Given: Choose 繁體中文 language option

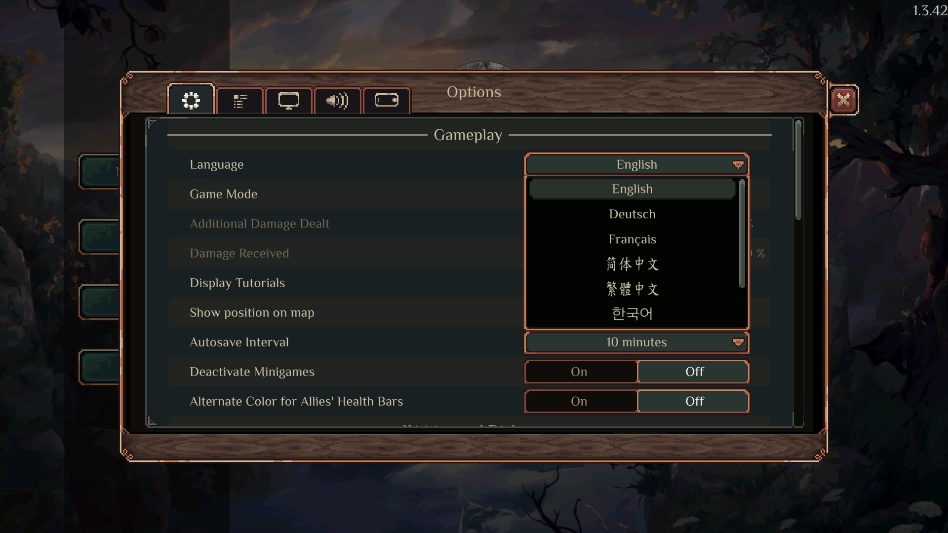Looking at the screenshot, I should (x=632, y=289).
